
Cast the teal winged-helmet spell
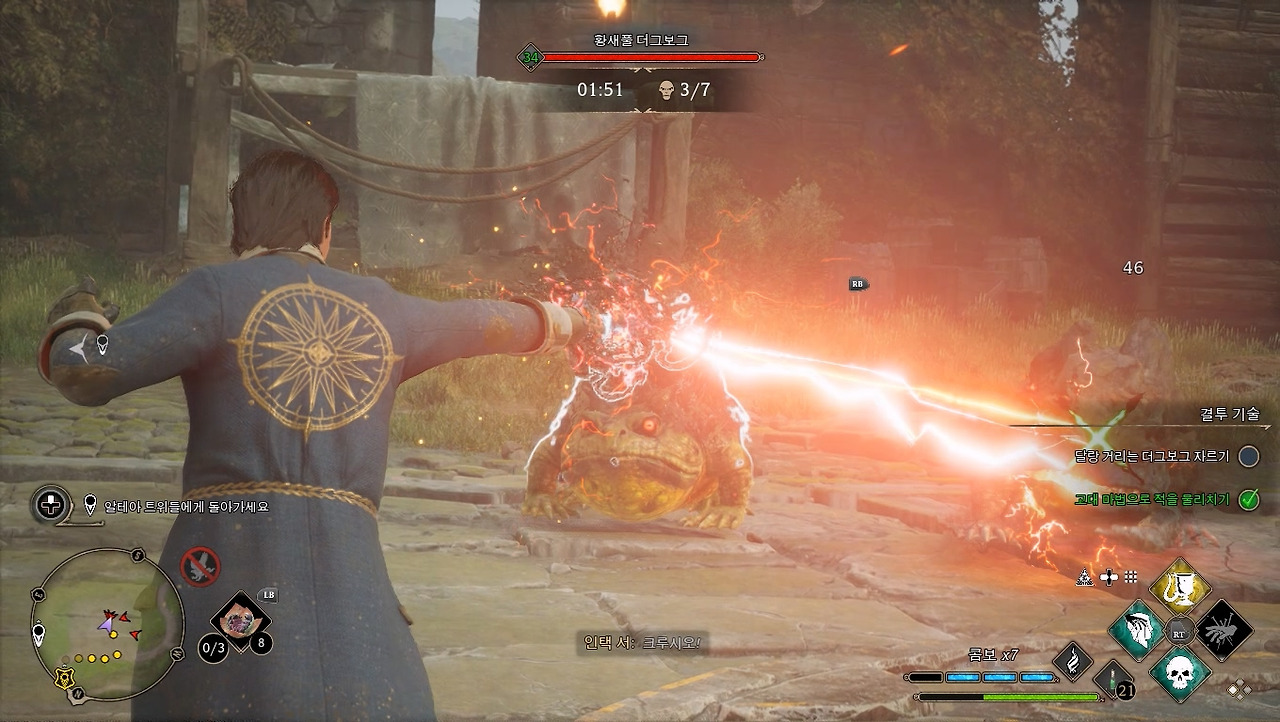click(x=1137, y=630)
